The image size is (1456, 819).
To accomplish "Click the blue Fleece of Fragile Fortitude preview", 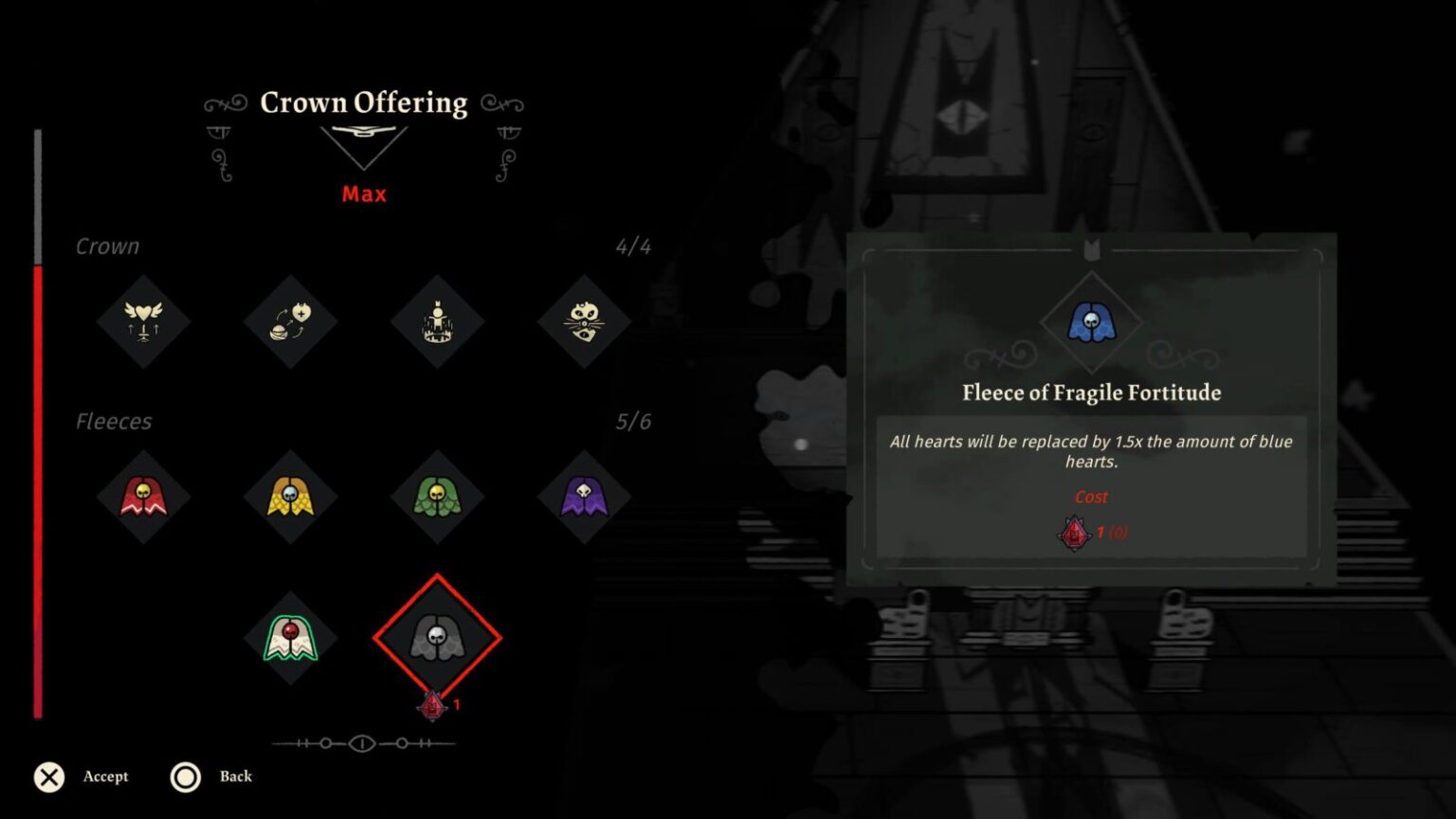I will click(1090, 322).
